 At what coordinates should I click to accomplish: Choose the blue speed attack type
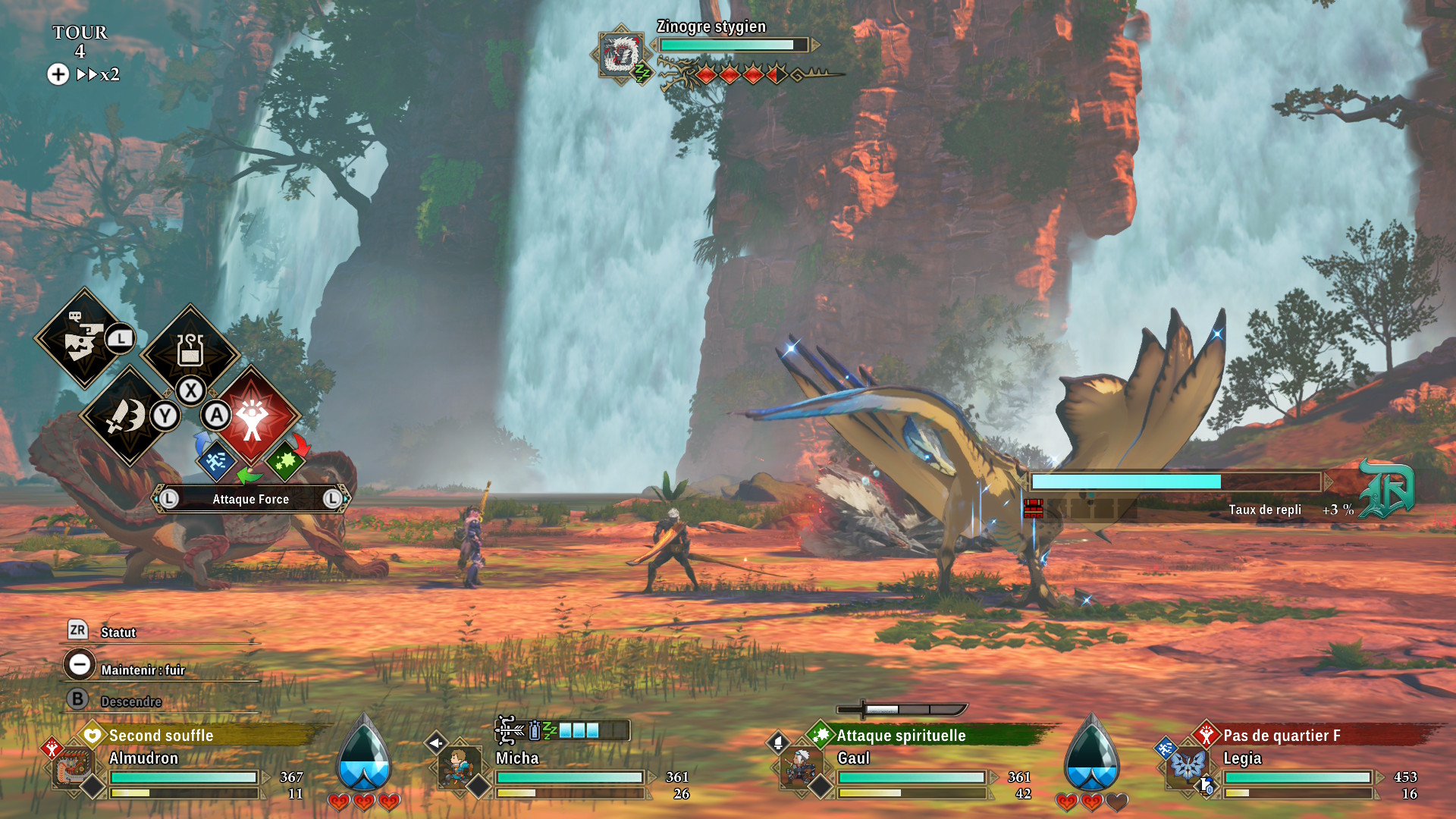pos(216,460)
